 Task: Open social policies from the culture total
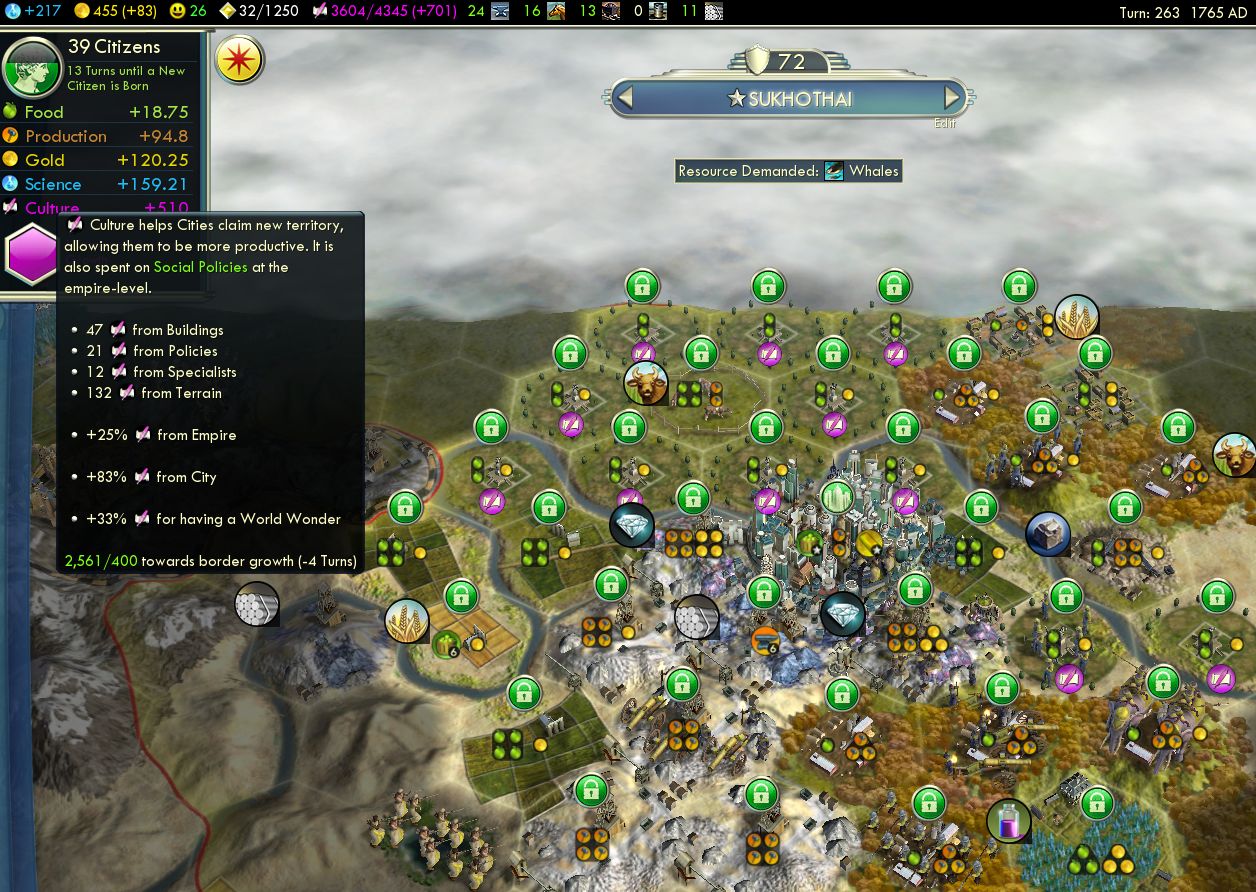coord(386,11)
